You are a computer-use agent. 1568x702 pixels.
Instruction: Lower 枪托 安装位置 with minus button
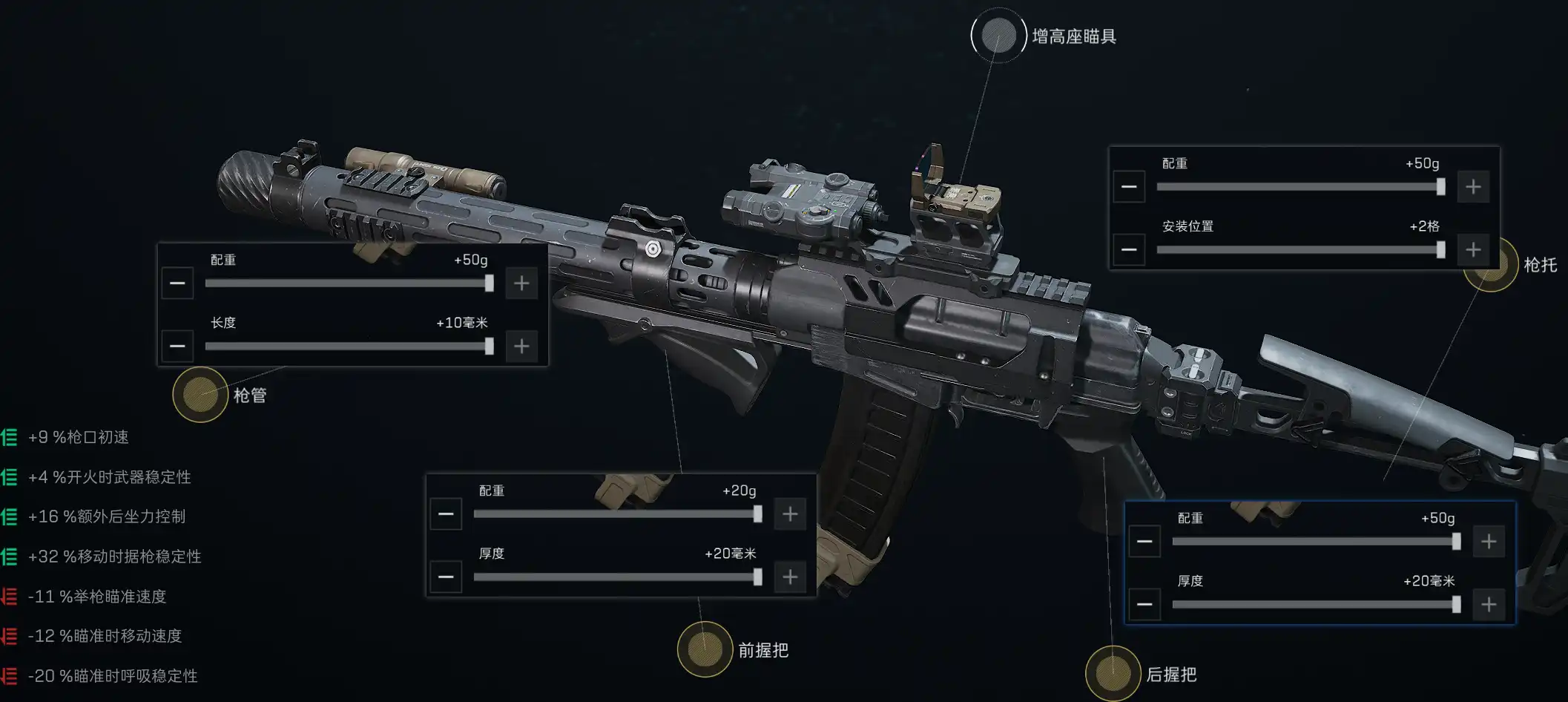pos(1129,250)
